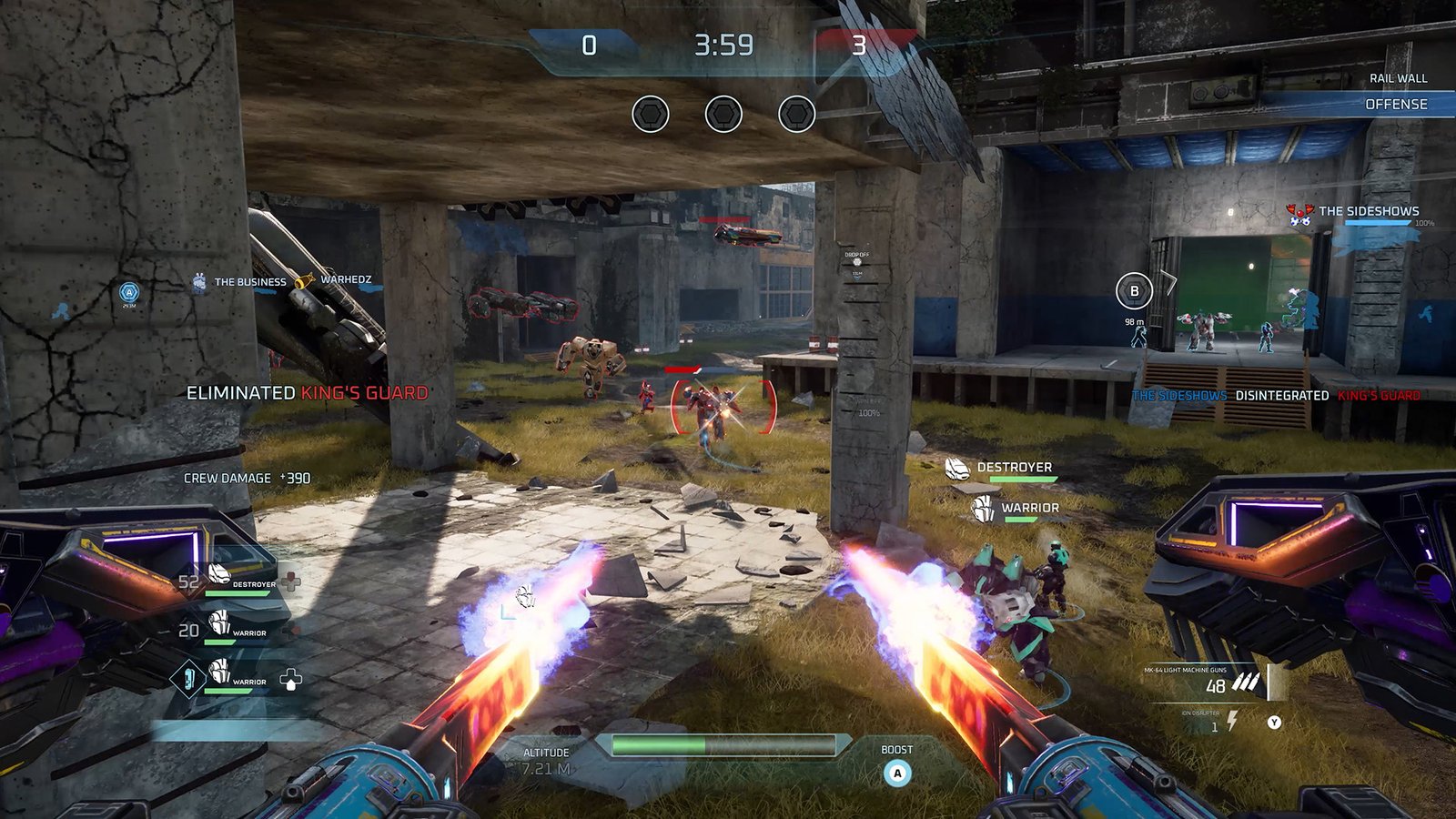The height and width of the screenshot is (819, 1456).
Task: Expand the B waypoint marker showing 98m
Action: [x=1135, y=291]
